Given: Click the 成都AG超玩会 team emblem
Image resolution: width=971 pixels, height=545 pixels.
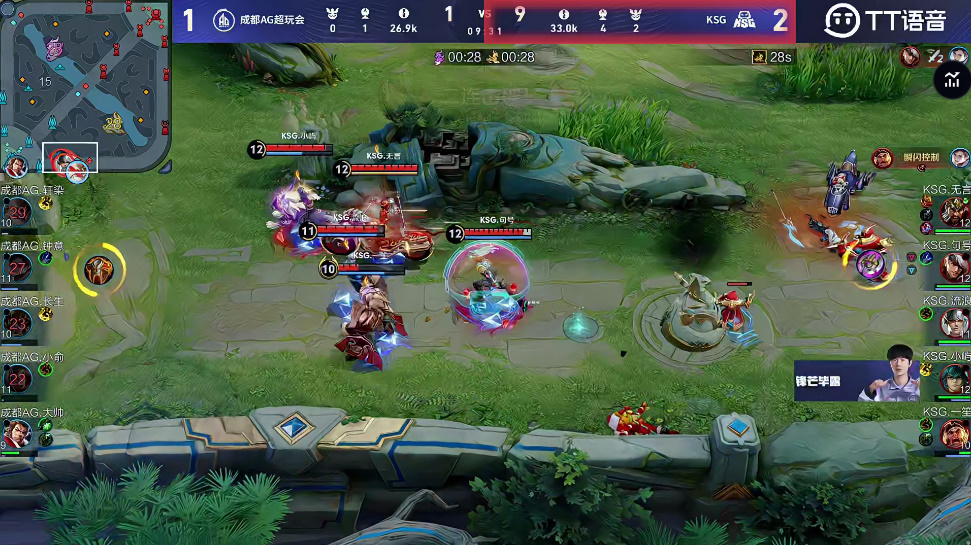Looking at the screenshot, I should [x=224, y=19].
